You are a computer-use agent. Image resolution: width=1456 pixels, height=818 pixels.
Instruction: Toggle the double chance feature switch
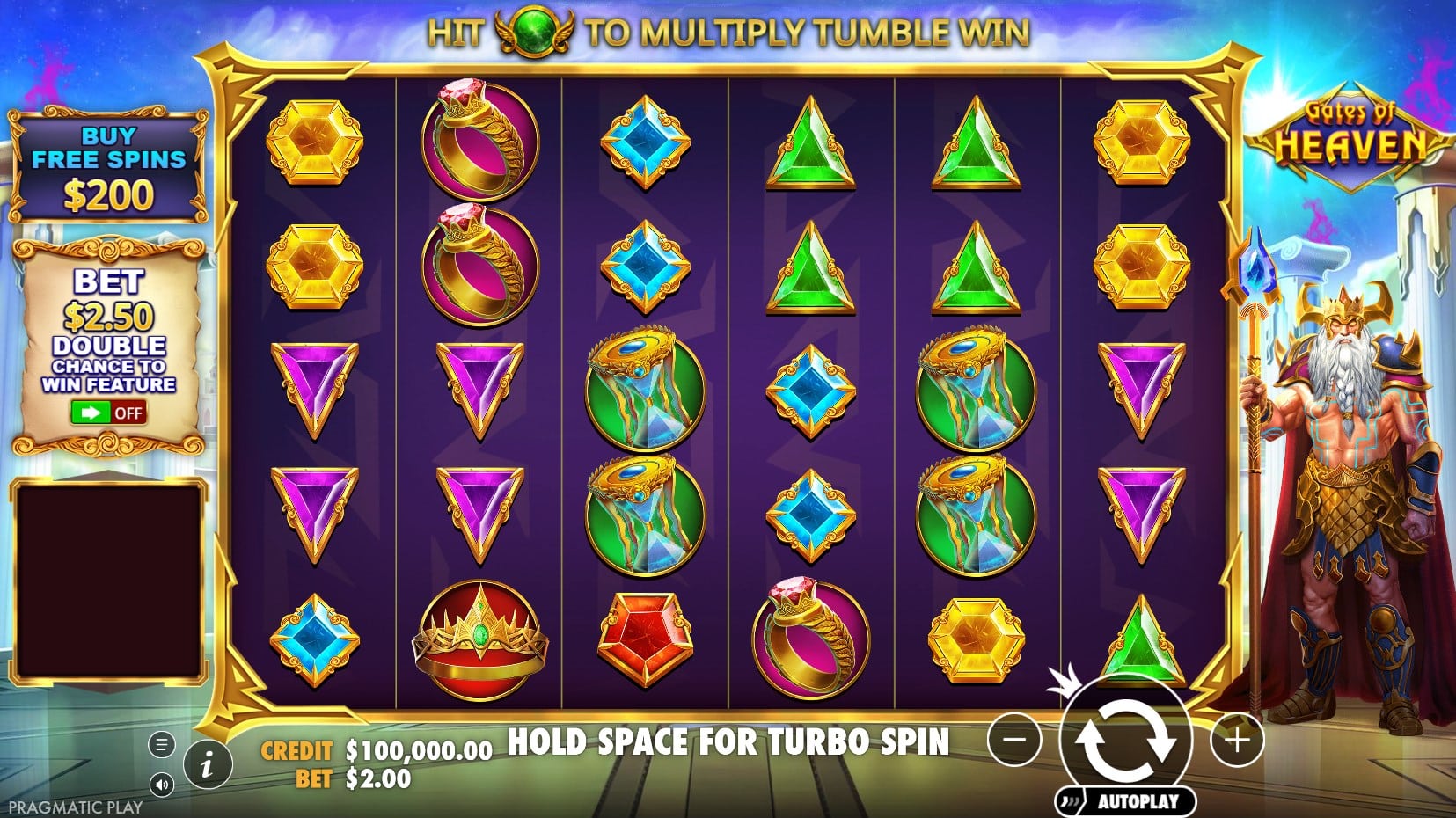[x=109, y=413]
